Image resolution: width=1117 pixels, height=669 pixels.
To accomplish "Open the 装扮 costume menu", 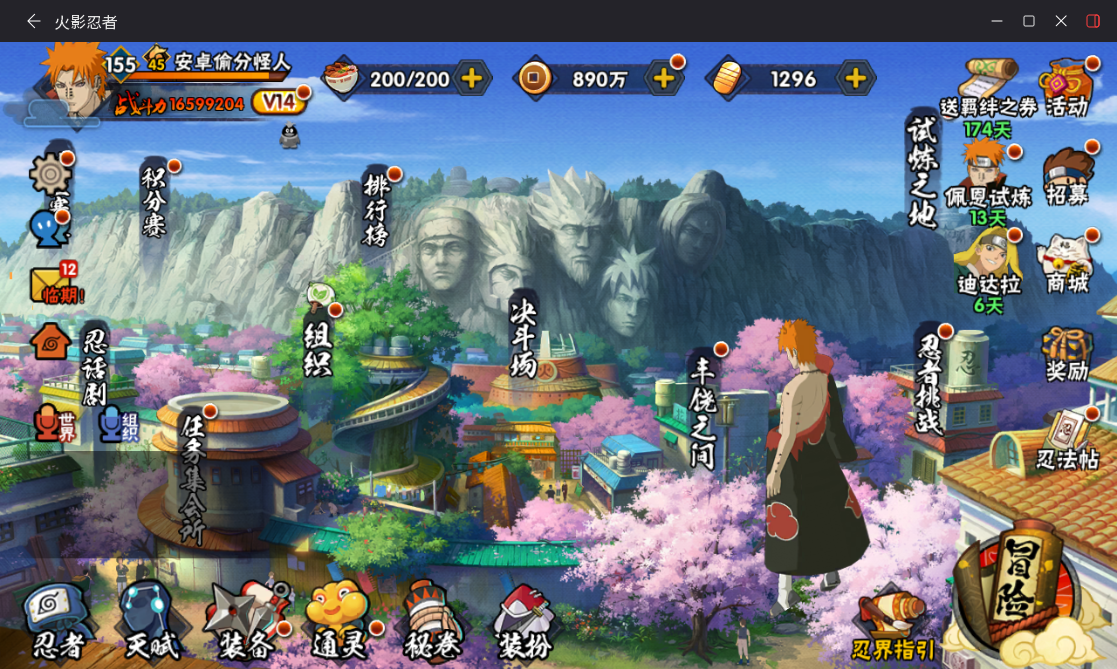I will tap(523, 622).
